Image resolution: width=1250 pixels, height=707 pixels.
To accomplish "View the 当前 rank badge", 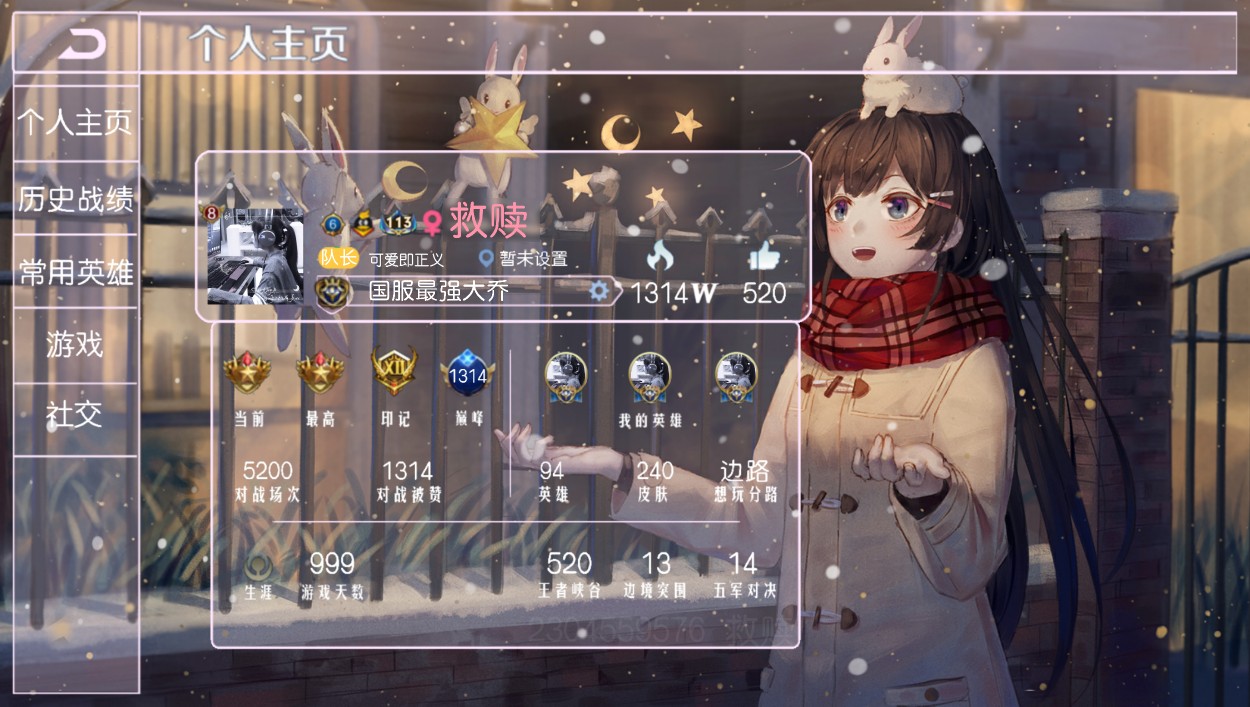I will point(247,372).
